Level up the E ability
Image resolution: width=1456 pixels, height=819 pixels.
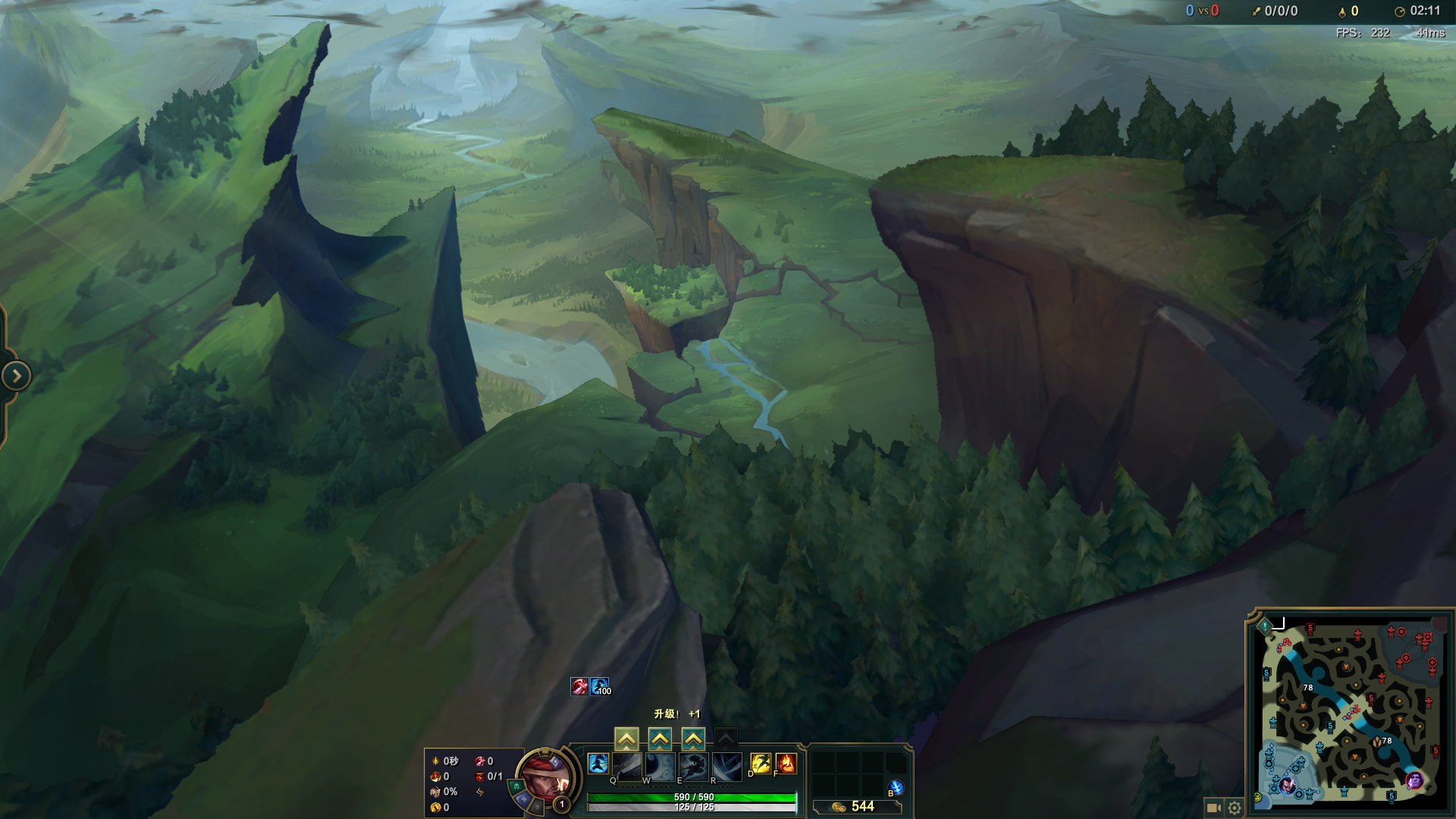[693, 739]
